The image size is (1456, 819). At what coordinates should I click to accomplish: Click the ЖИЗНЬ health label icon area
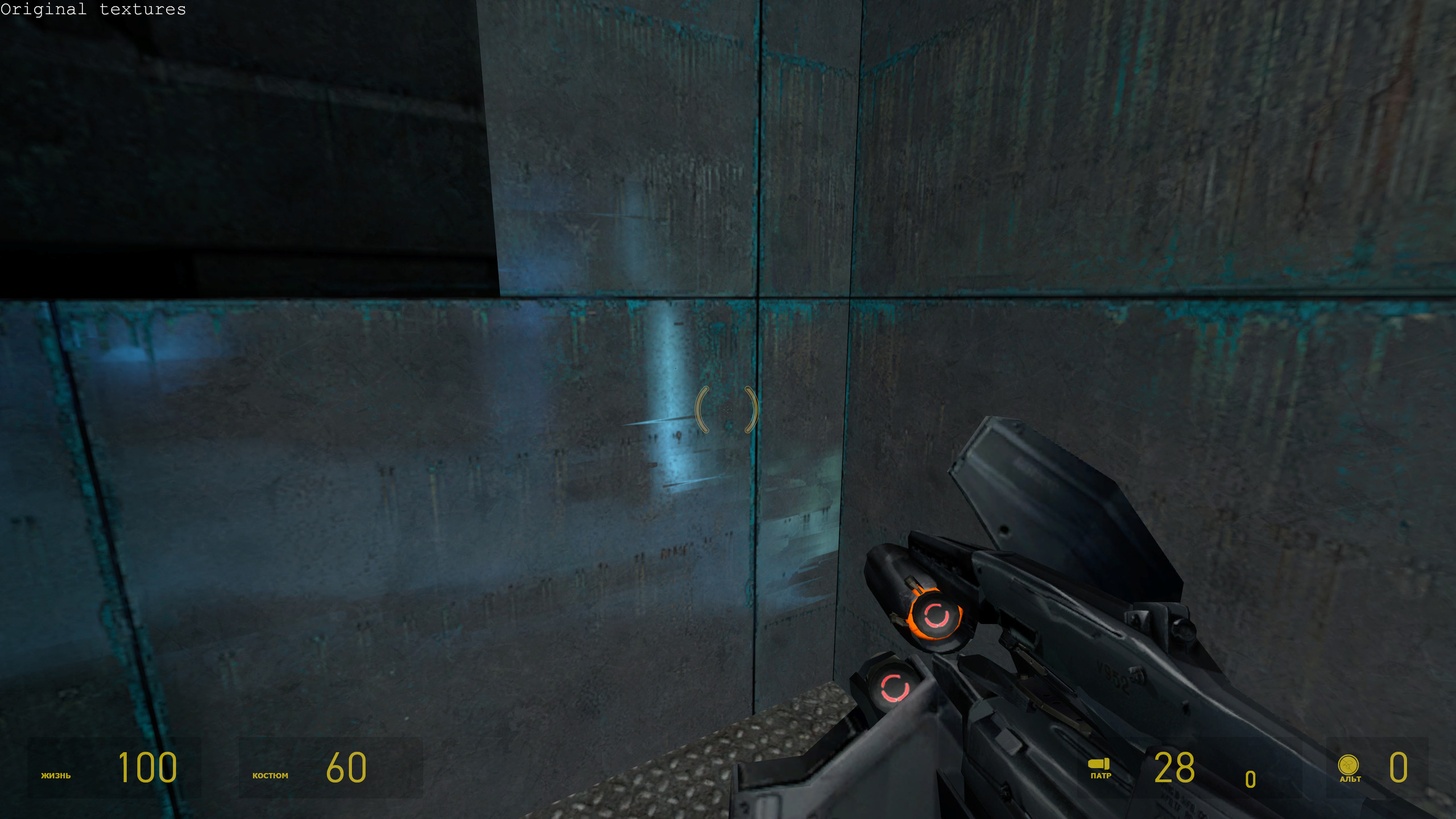[55, 775]
